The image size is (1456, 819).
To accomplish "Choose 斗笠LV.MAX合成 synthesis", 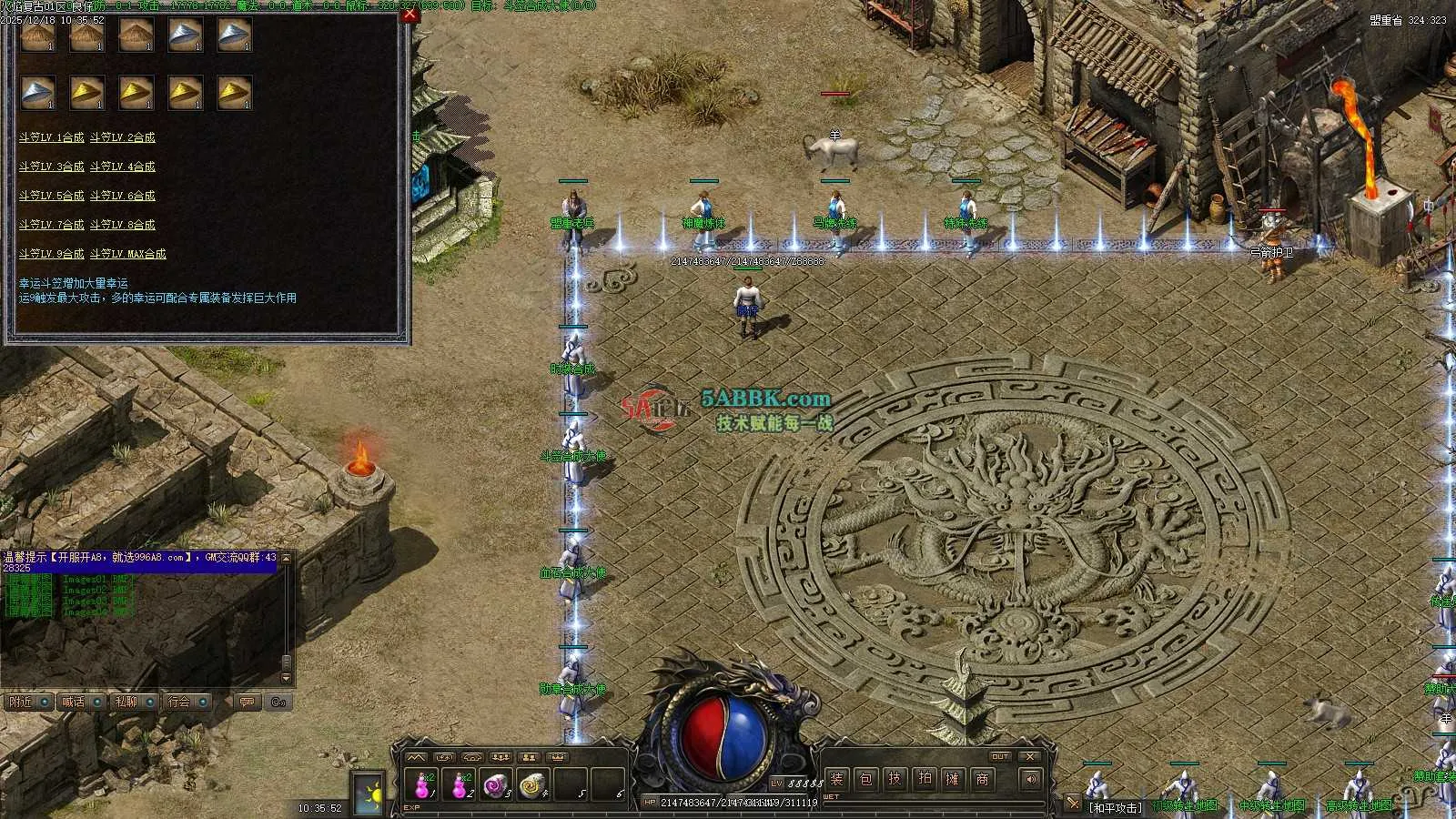I will (128, 254).
